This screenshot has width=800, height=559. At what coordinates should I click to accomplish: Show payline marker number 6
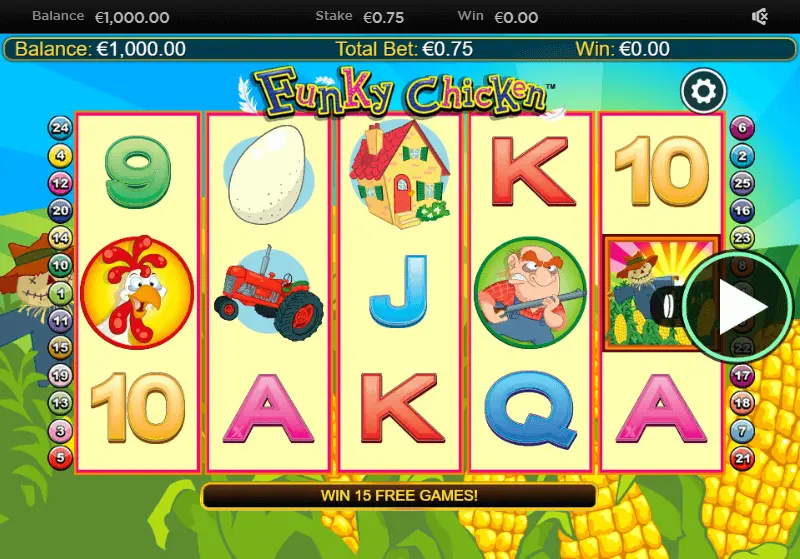tap(741, 127)
